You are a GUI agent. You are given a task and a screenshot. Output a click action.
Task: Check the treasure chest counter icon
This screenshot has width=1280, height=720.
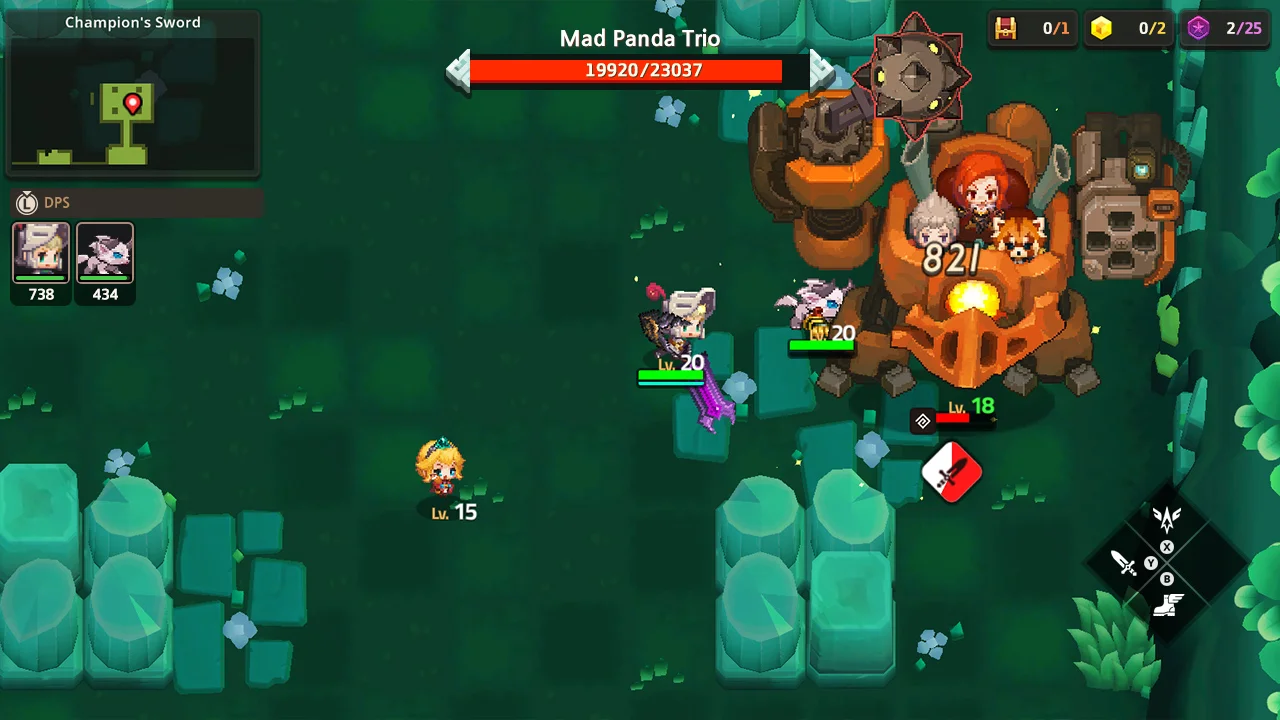[x=1005, y=29]
